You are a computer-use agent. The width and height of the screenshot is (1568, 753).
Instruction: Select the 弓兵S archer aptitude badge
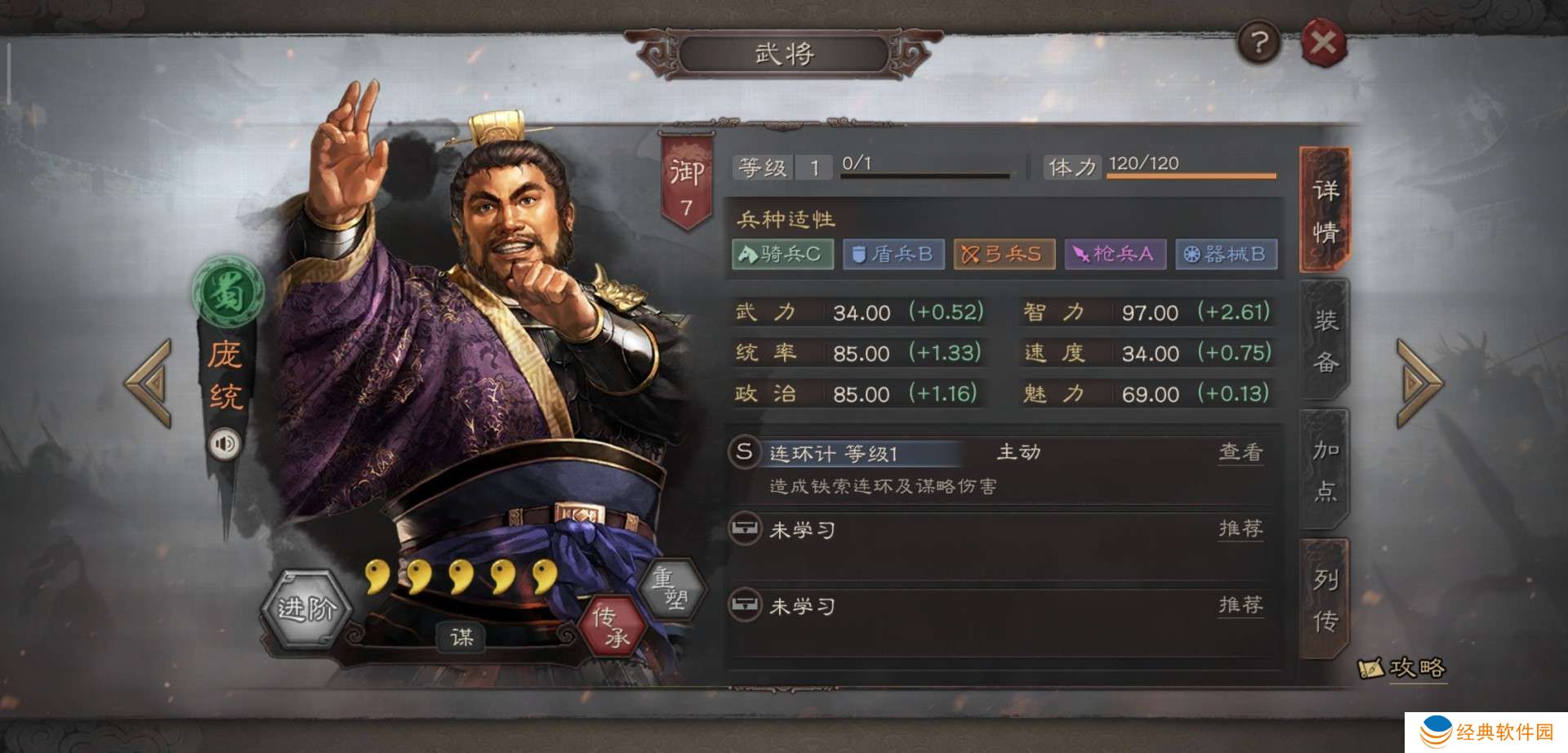click(1003, 254)
